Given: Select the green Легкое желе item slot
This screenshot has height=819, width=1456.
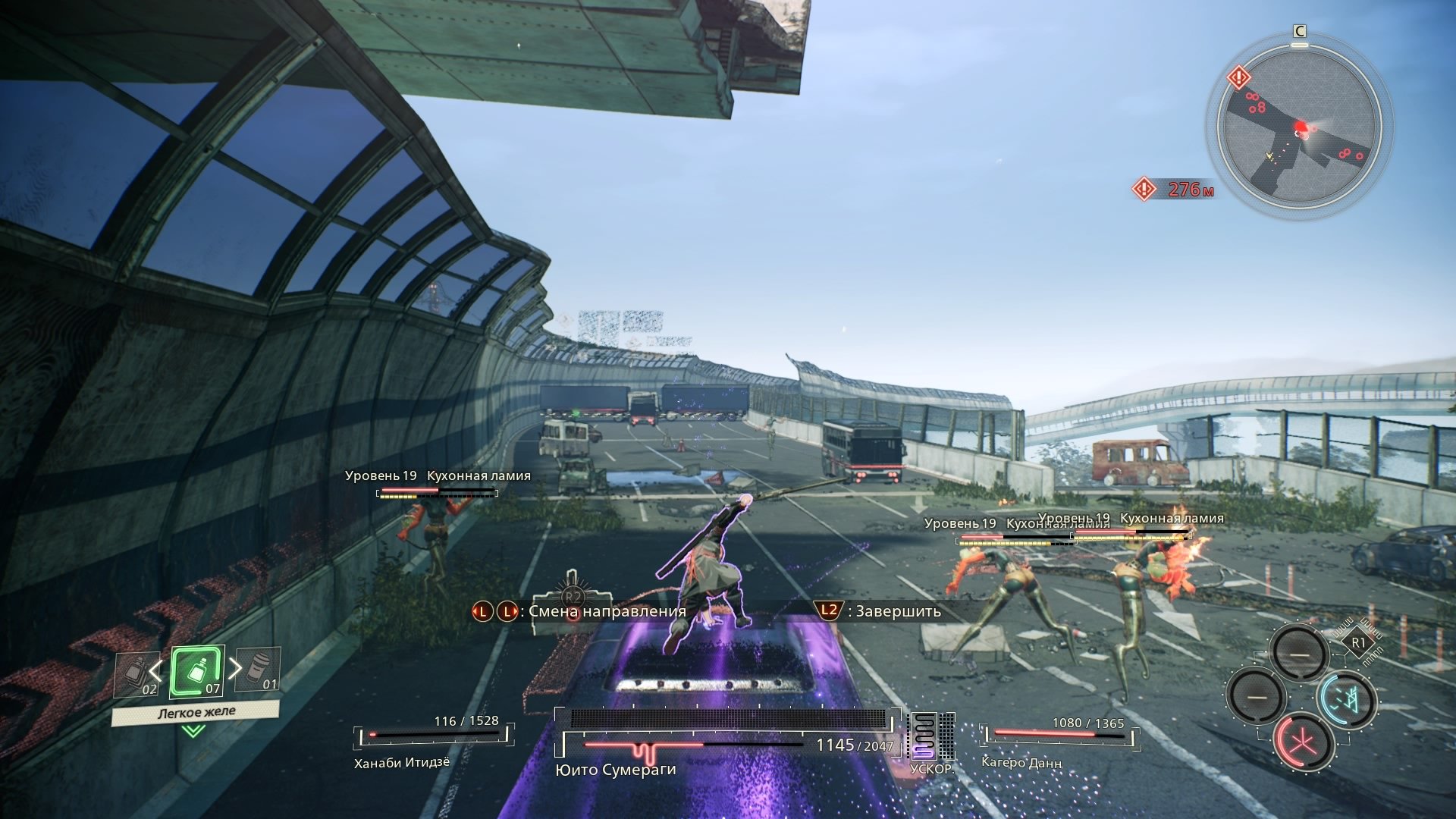Looking at the screenshot, I should (x=197, y=672).
